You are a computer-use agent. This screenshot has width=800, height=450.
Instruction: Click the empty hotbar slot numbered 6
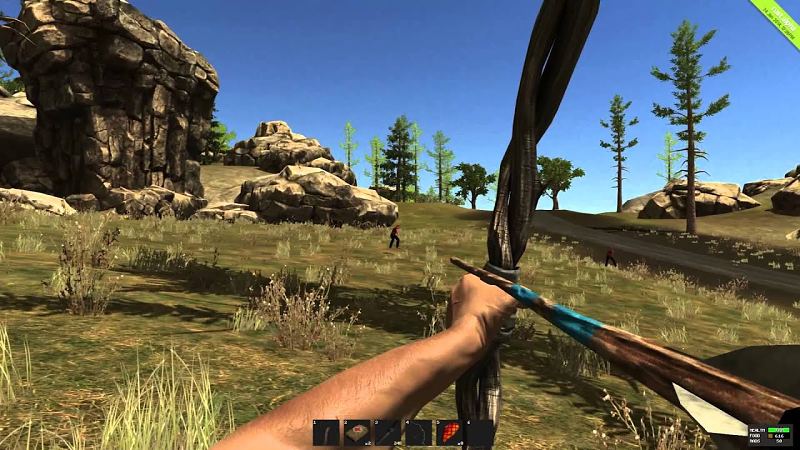[x=480, y=432]
